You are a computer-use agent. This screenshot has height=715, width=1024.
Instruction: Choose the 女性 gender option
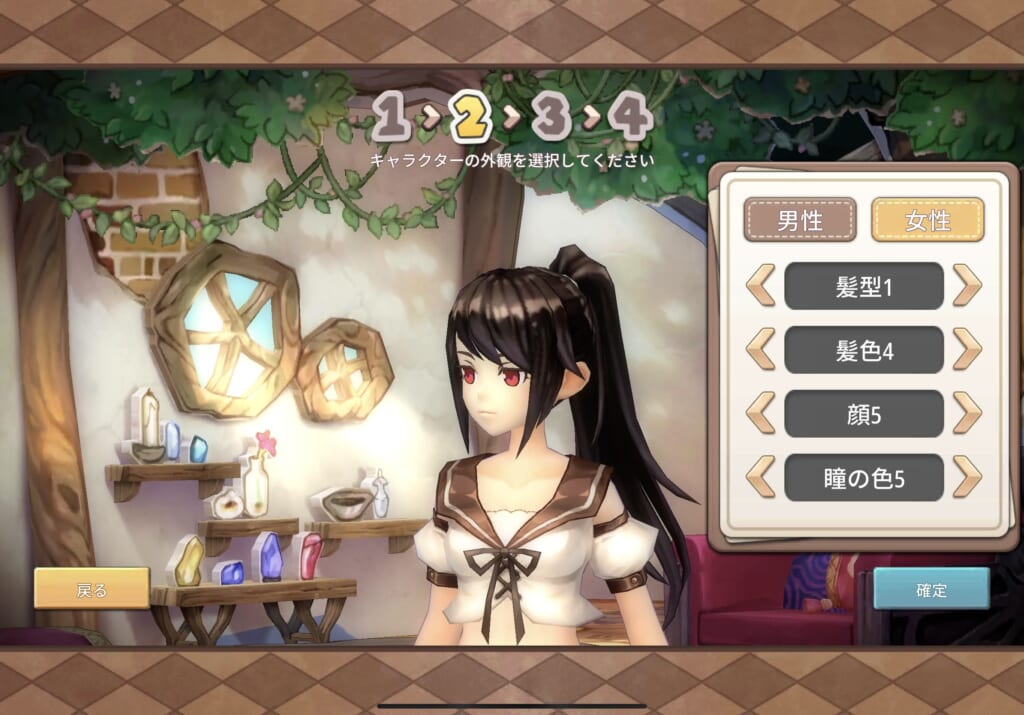coord(927,220)
